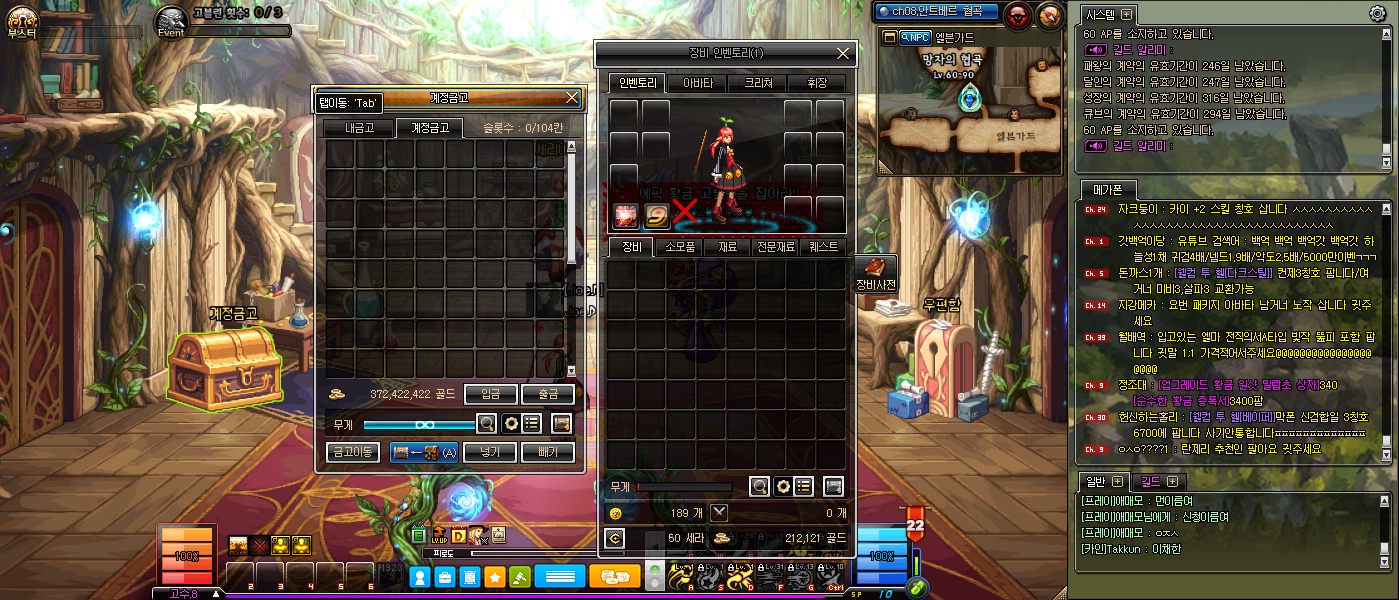The height and width of the screenshot is (600, 1399).
Task: Open the chat settings gear icon
Action: pyautogui.click(x=1377, y=13)
